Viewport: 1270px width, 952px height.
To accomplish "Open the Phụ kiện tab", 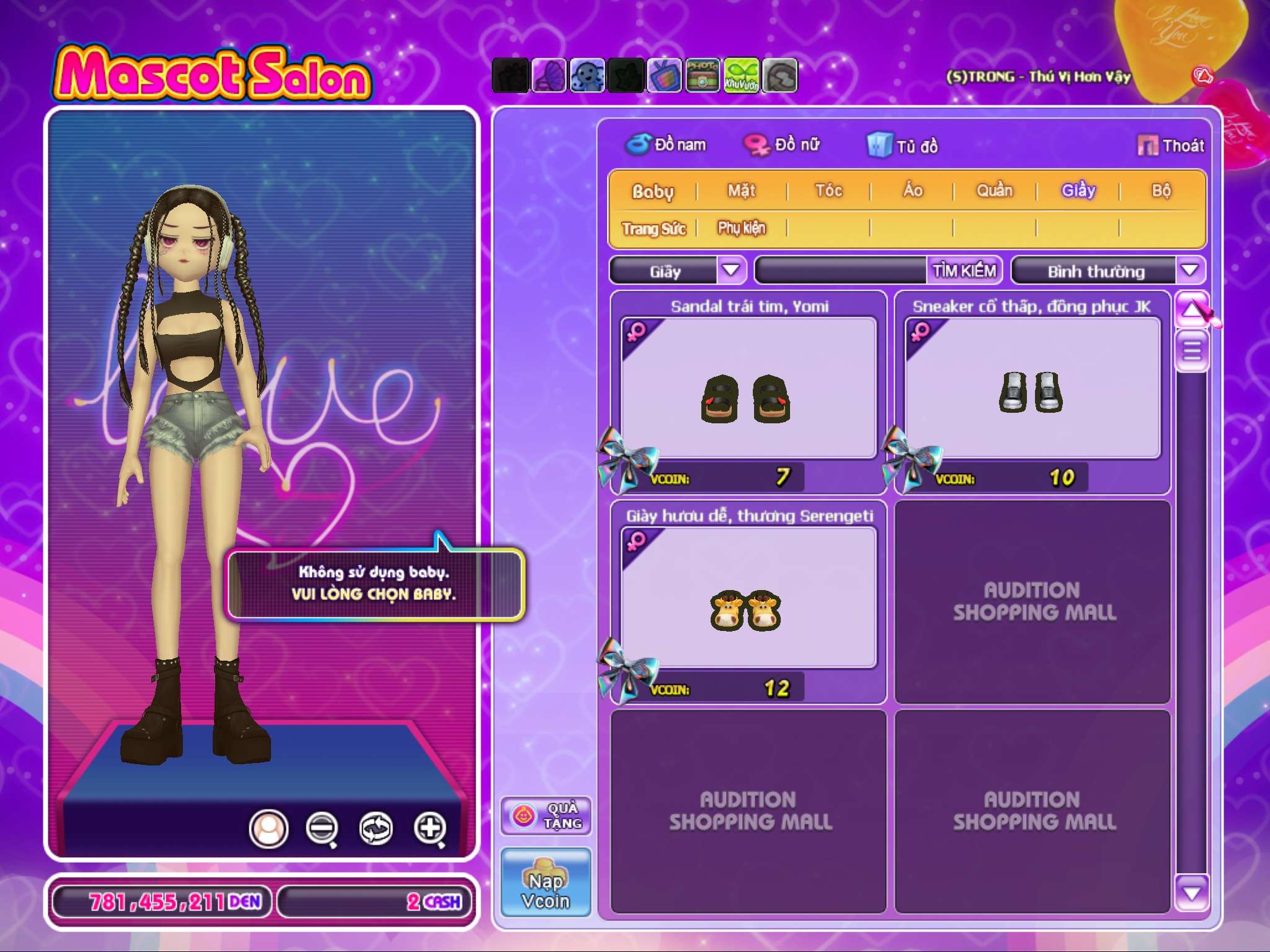I will 742,229.
